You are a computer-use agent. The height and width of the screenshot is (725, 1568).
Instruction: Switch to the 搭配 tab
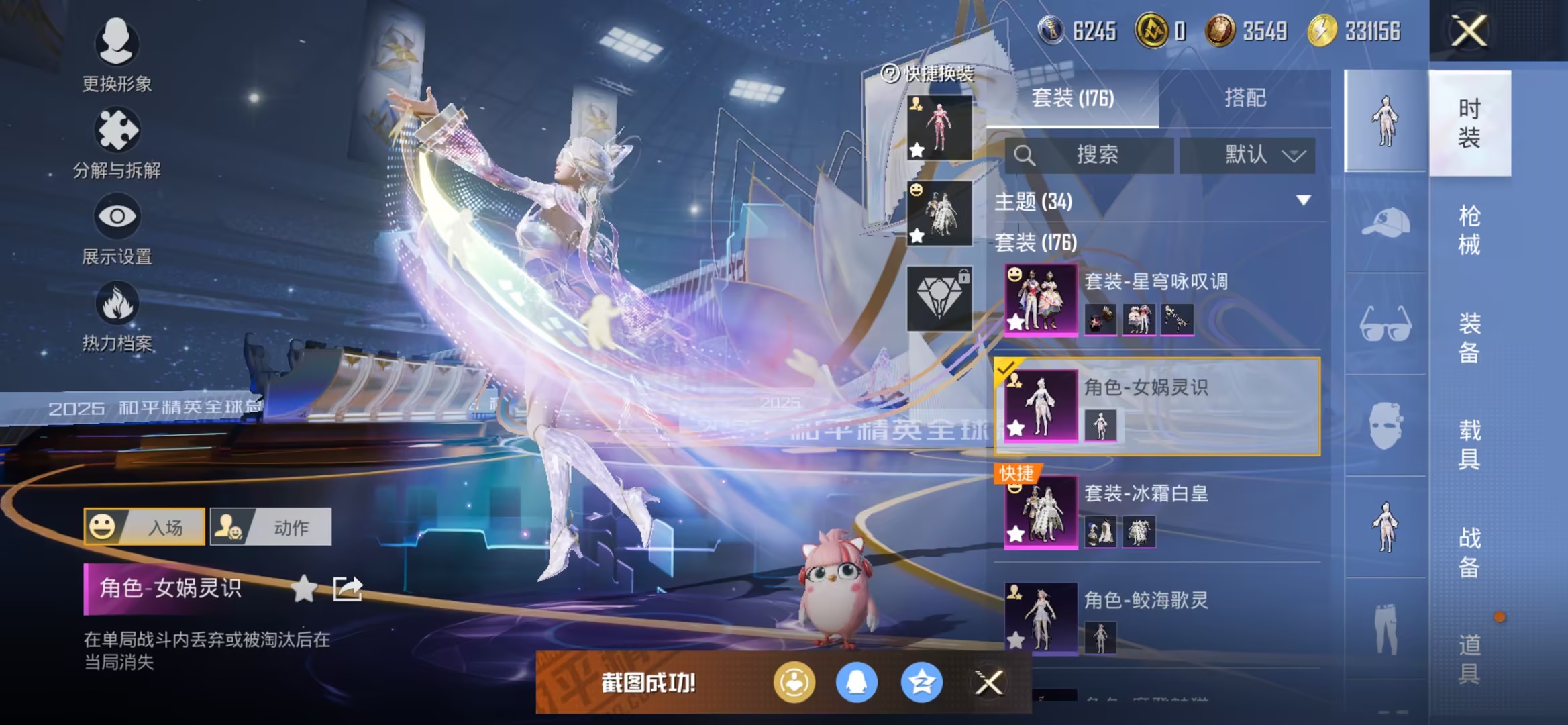click(1249, 98)
